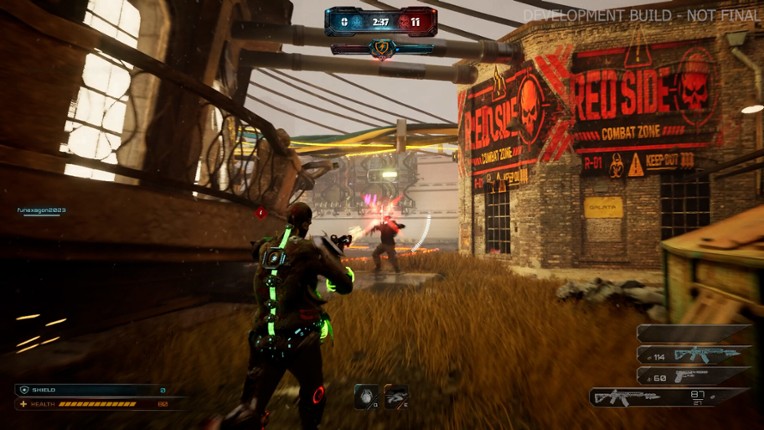Activate the dash ability icon
Viewport: 764px width, 430px height.
(x=396, y=397)
